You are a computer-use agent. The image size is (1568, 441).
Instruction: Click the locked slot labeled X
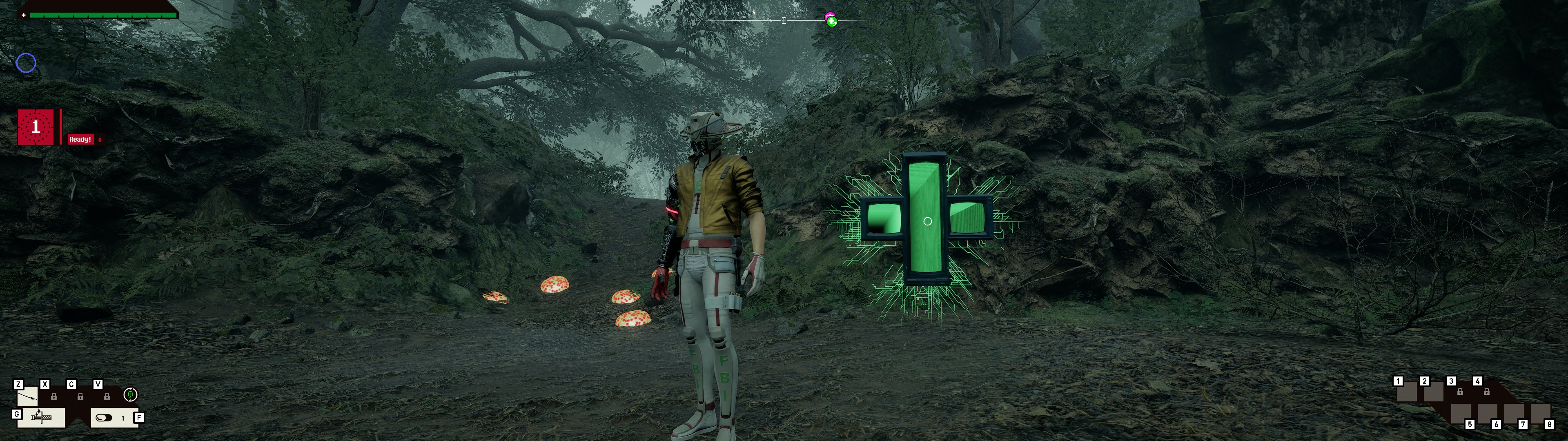click(53, 396)
